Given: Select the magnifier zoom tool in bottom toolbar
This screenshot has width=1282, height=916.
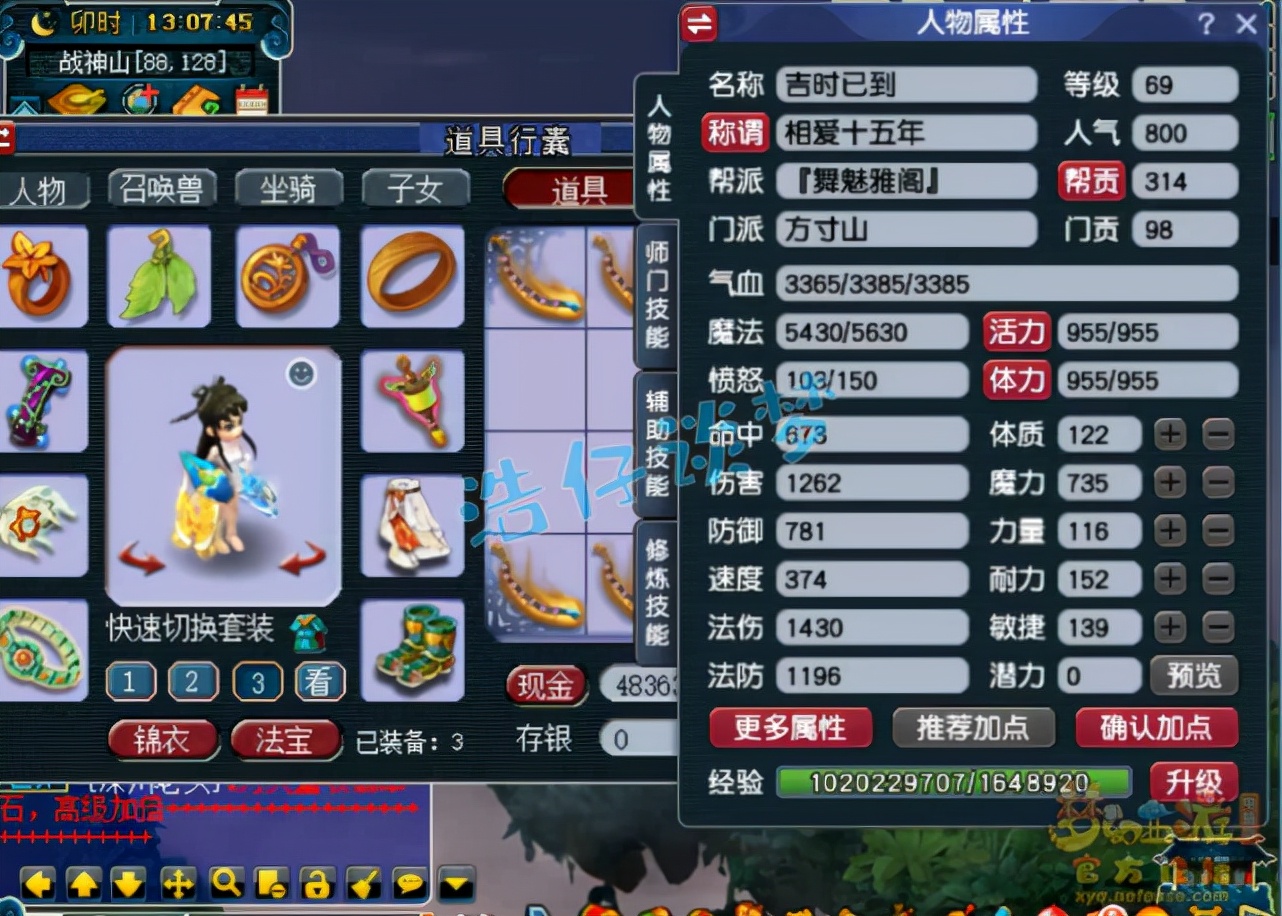Looking at the screenshot, I should (x=225, y=884).
